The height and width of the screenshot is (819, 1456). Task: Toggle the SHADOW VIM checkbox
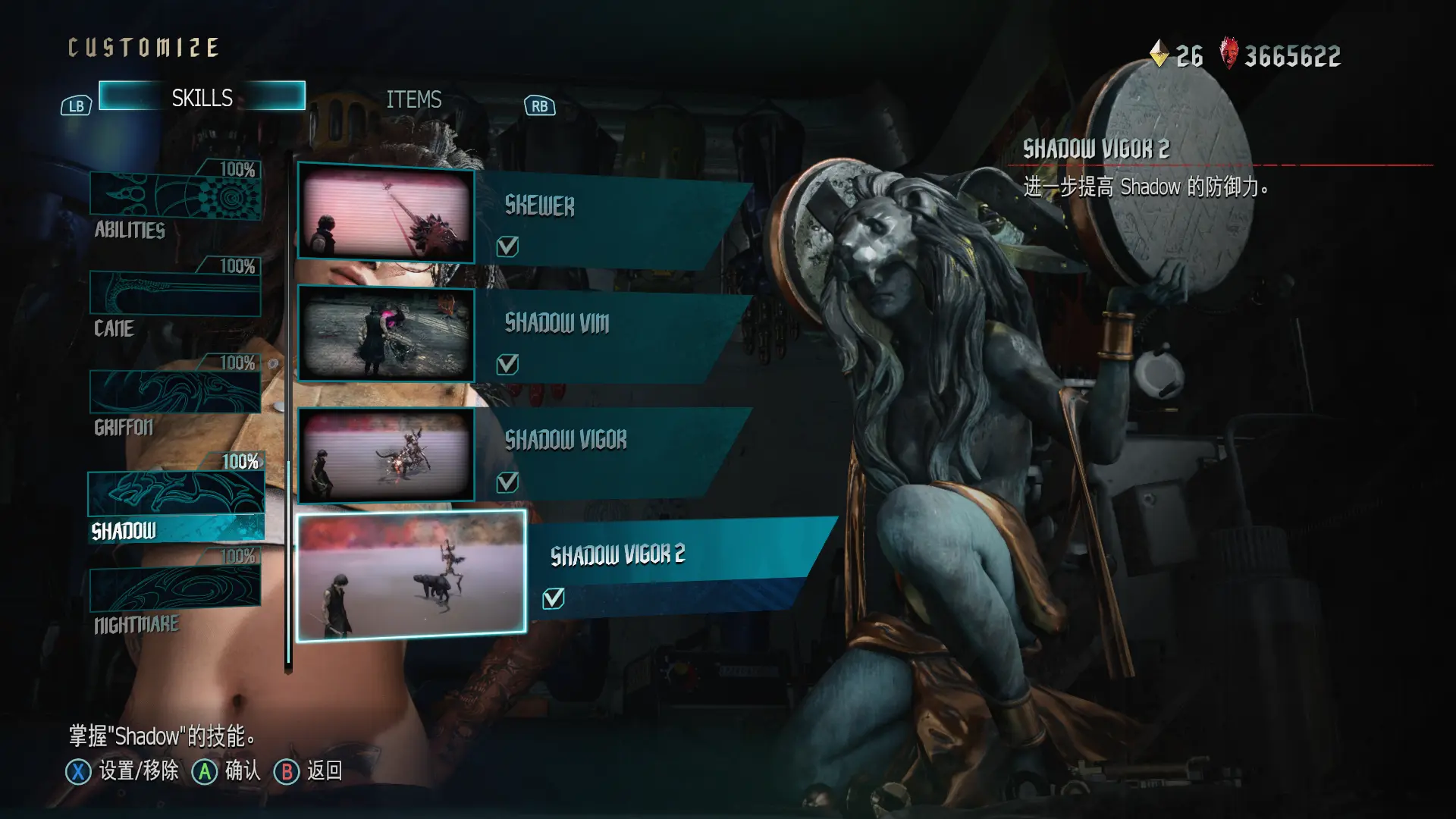point(507,365)
